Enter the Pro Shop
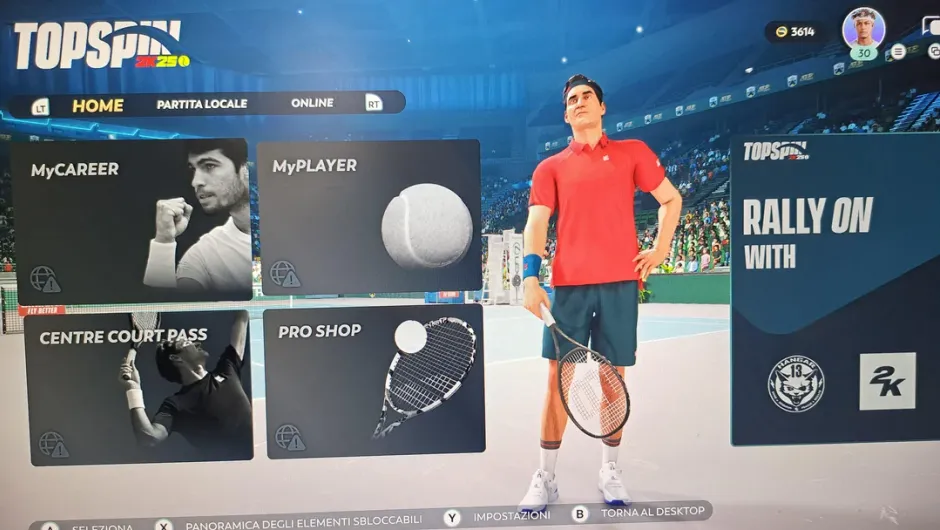Image resolution: width=940 pixels, height=530 pixels. coord(374,382)
